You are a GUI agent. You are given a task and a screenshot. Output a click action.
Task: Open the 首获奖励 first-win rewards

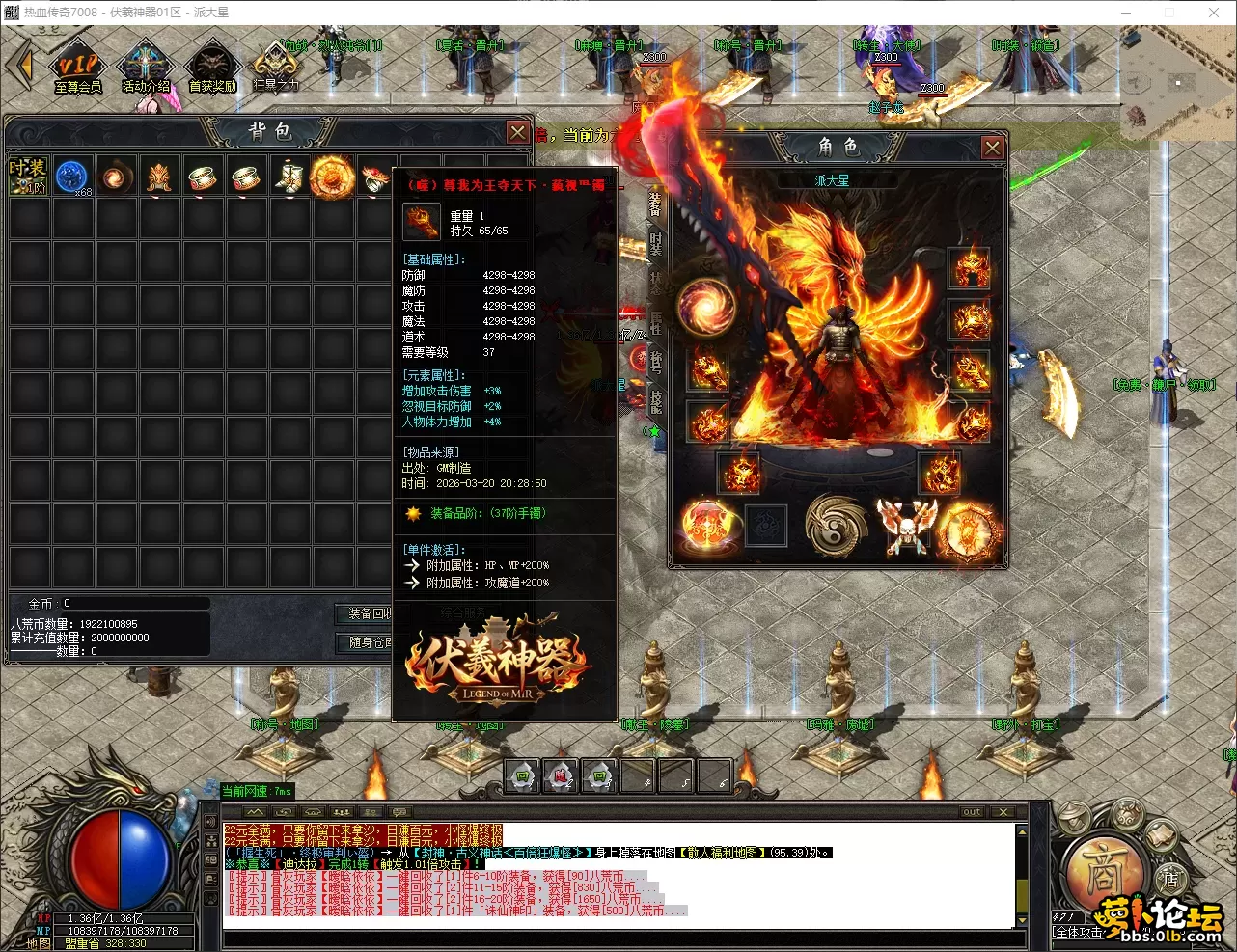pos(212,69)
